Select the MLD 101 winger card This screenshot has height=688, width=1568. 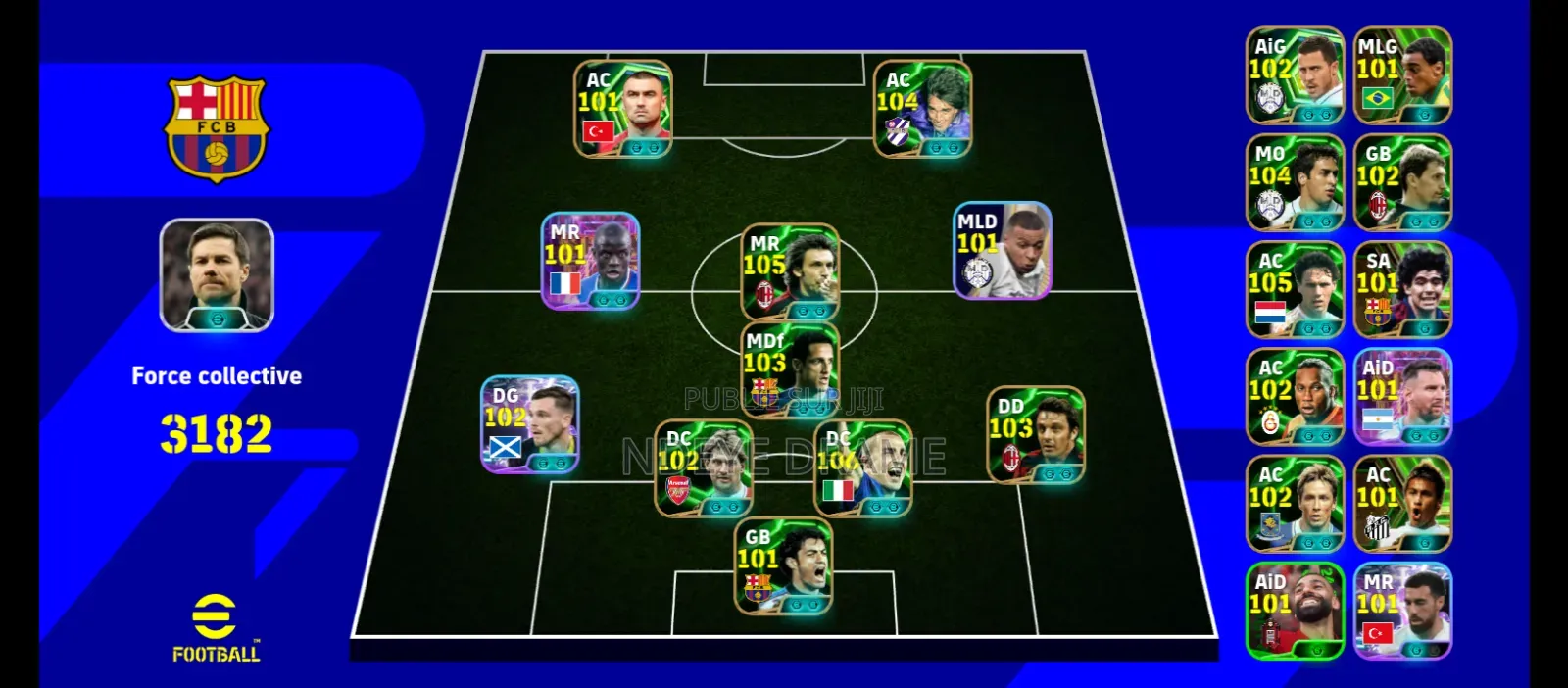[1003, 251]
